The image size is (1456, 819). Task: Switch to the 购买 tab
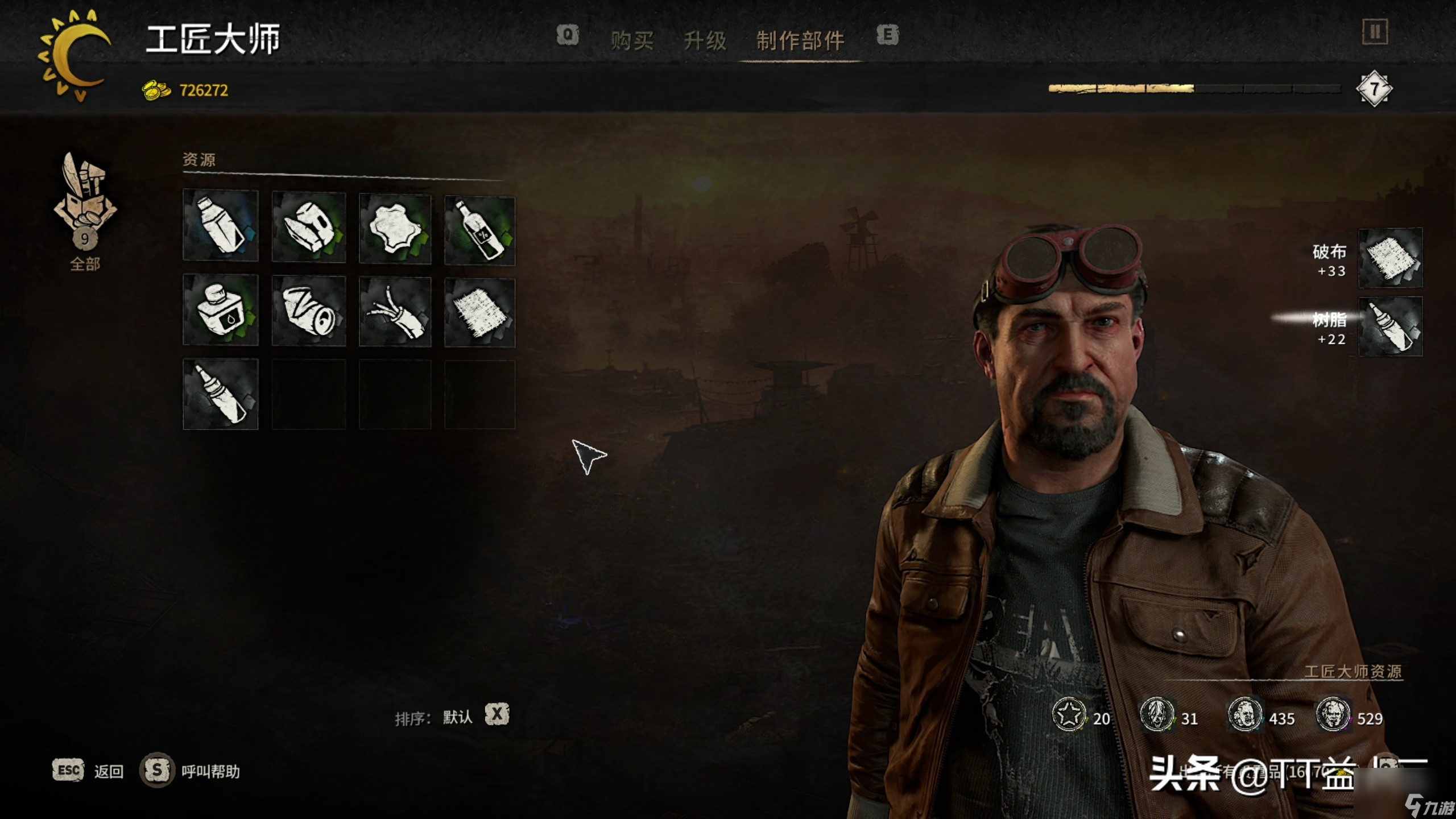632,41
